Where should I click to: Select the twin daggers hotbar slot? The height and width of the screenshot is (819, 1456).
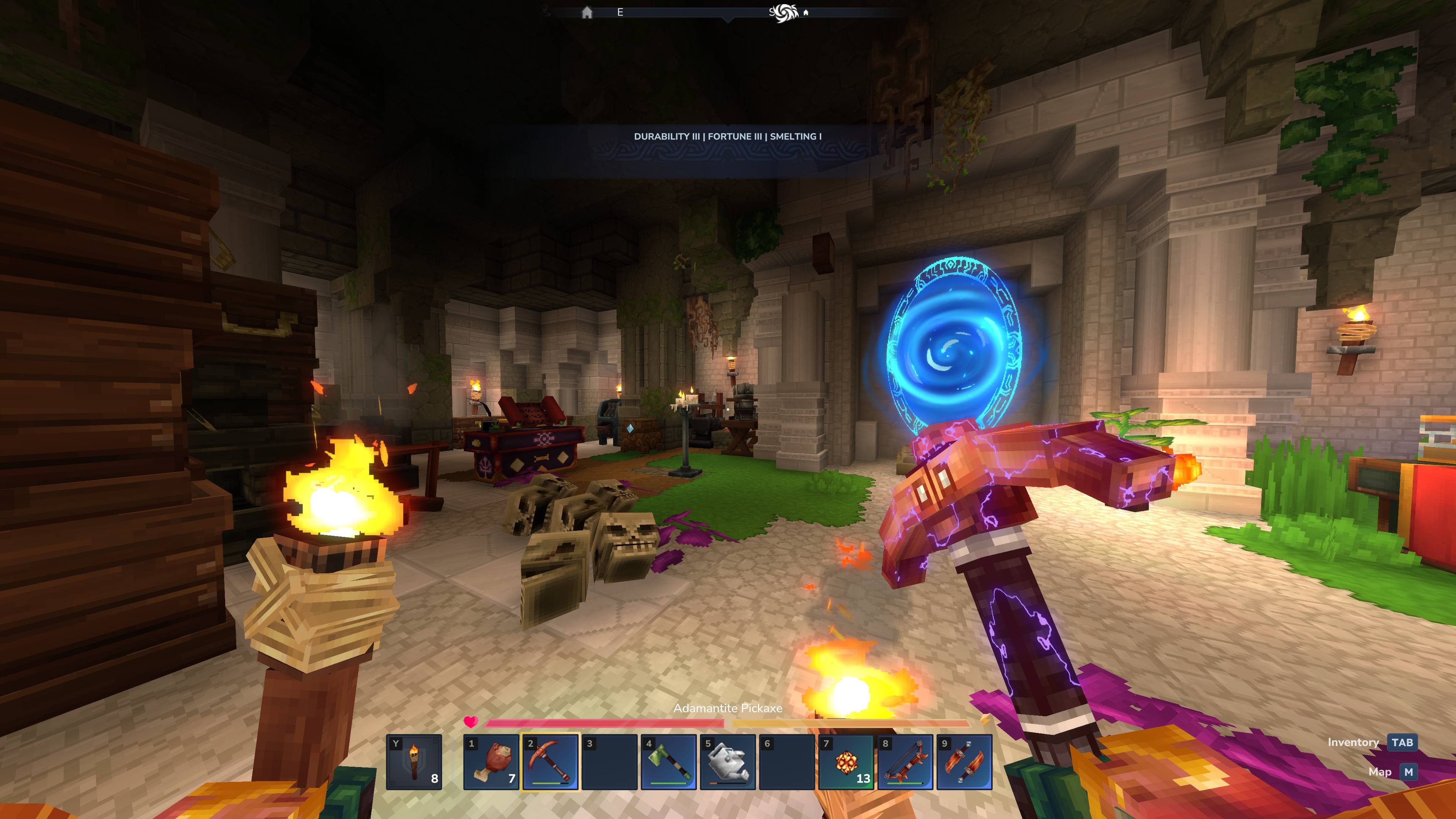964,761
